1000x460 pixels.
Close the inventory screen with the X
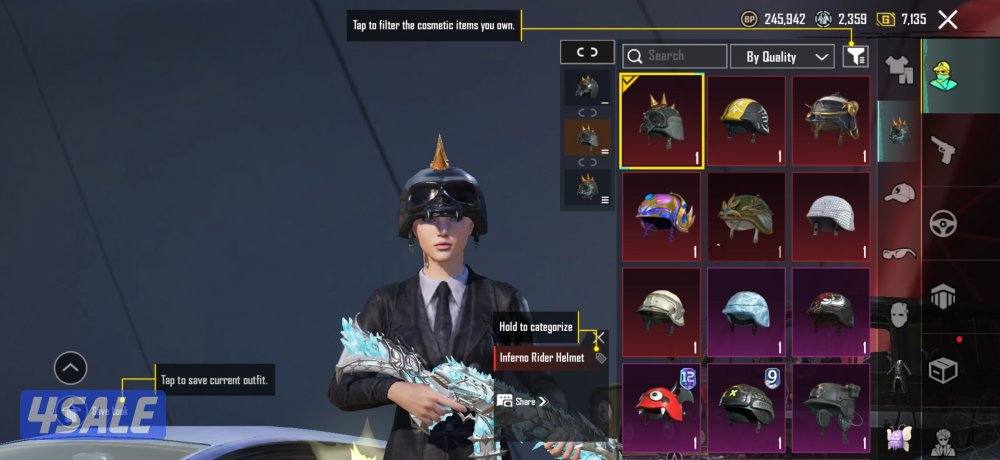tap(948, 19)
